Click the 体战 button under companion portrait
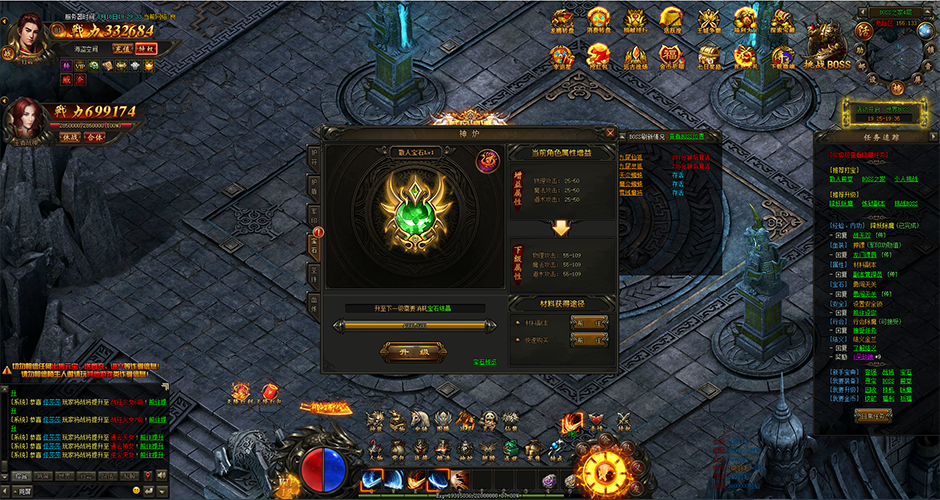The image size is (940, 500). point(70,136)
